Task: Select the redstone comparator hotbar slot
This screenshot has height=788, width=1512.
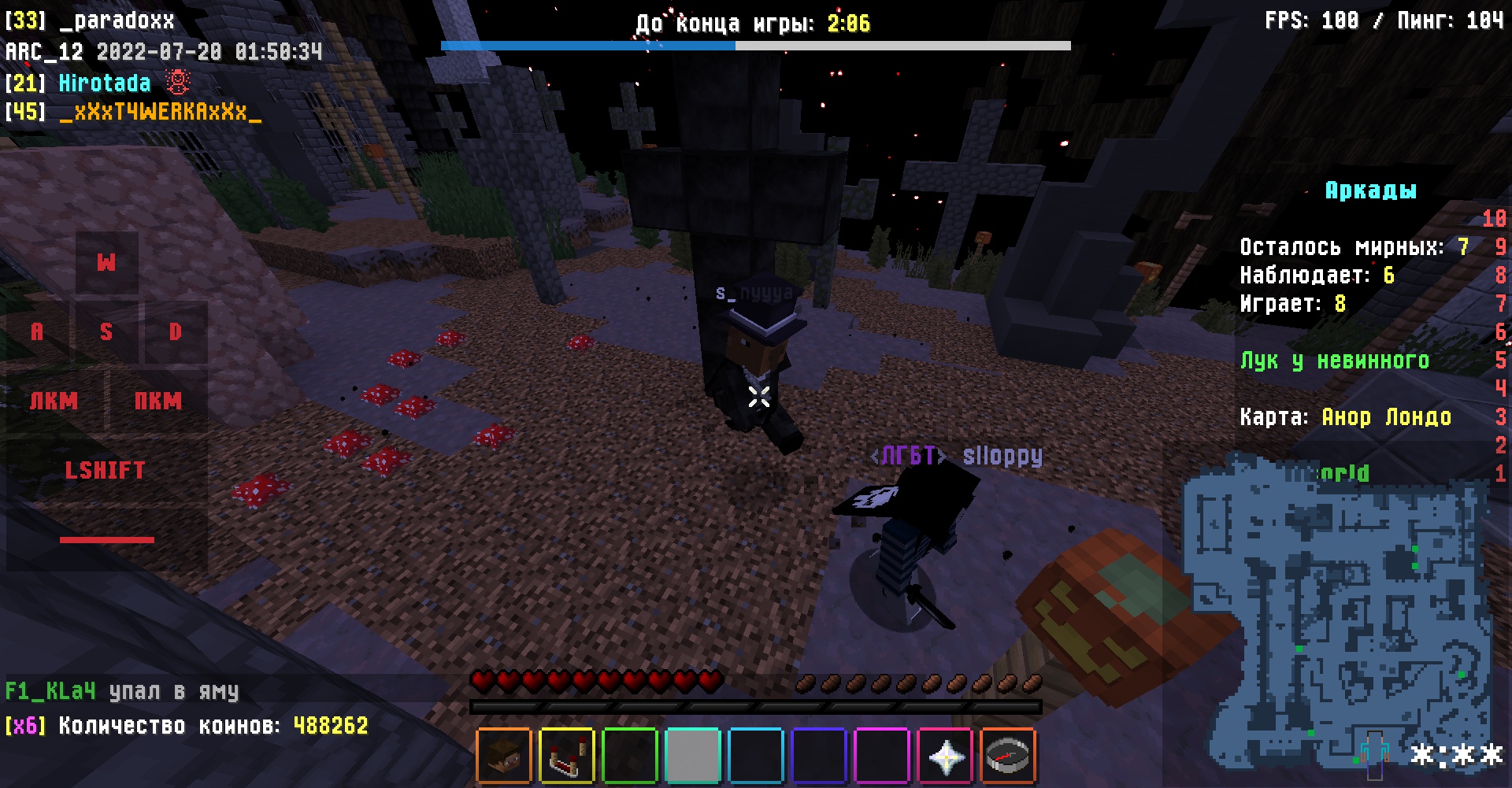Action: point(567,757)
